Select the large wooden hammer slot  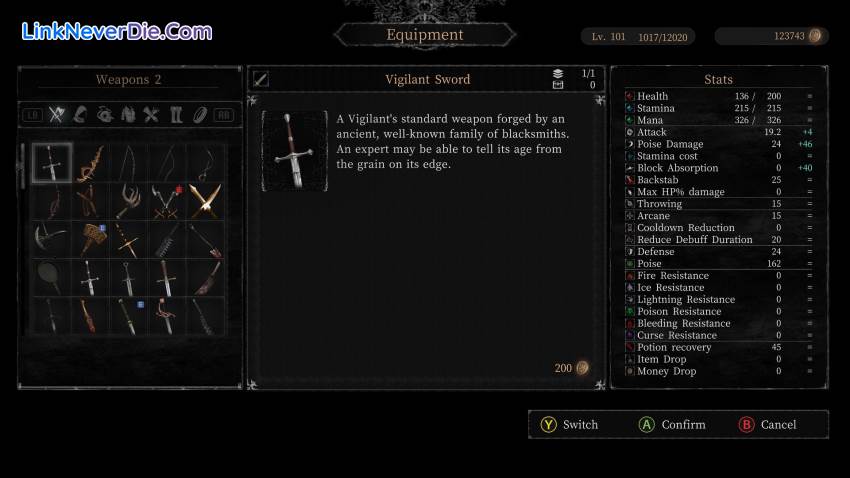point(88,238)
